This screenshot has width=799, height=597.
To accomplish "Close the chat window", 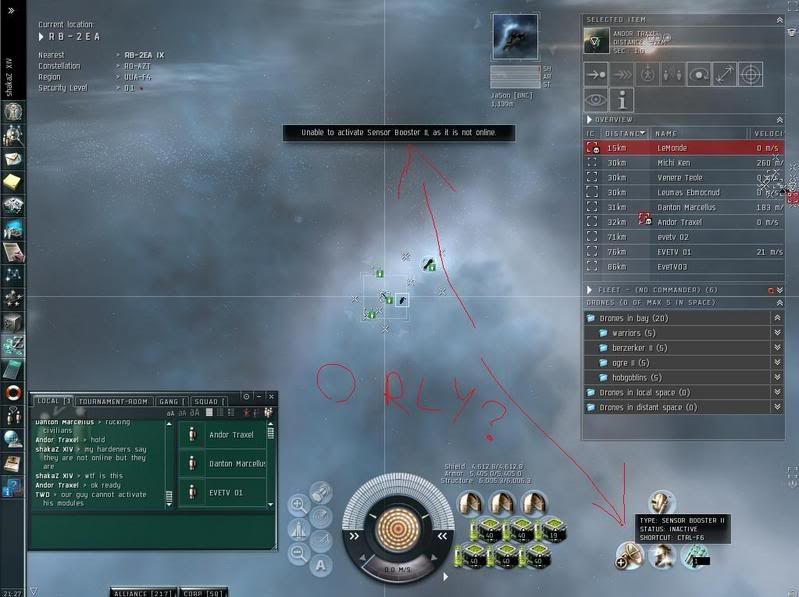I will (271, 397).
